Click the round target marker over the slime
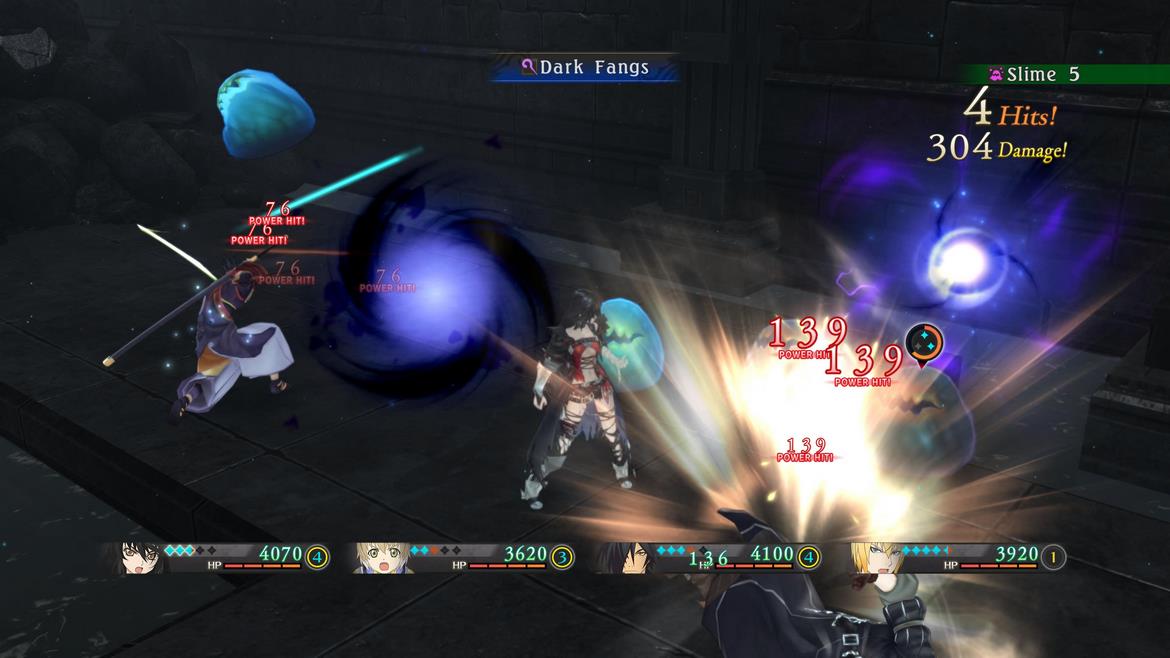The image size is (1170, 658). click(x=924, y=343)
